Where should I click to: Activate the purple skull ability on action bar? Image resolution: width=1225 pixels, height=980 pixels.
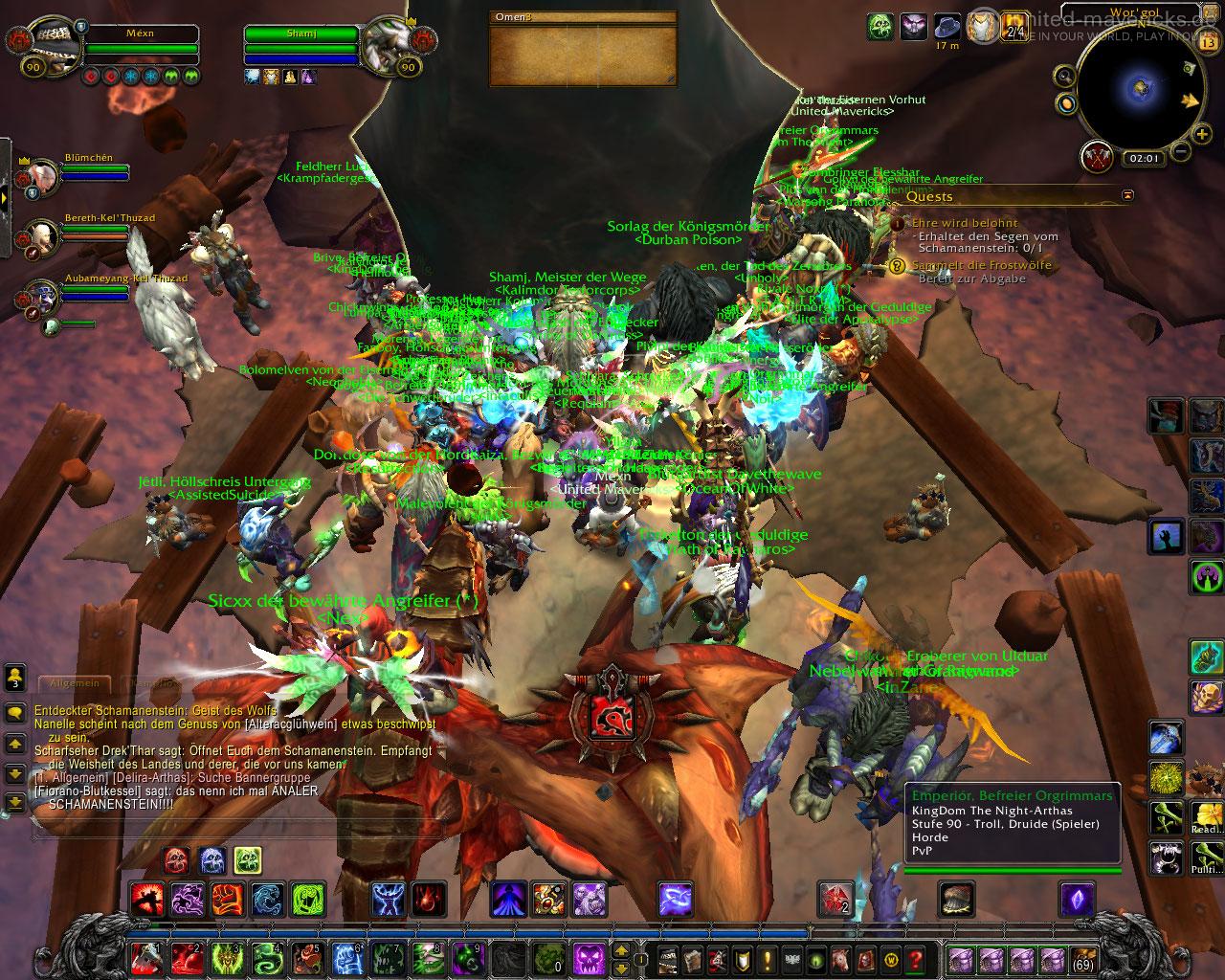point(590,958)
